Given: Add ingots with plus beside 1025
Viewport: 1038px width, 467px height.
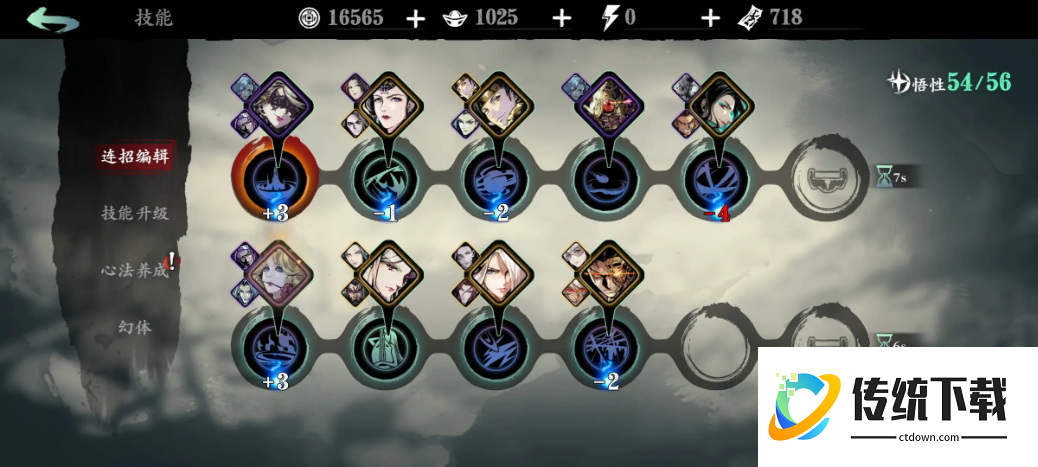Looking at the screenshot, I should click(562, 17).
